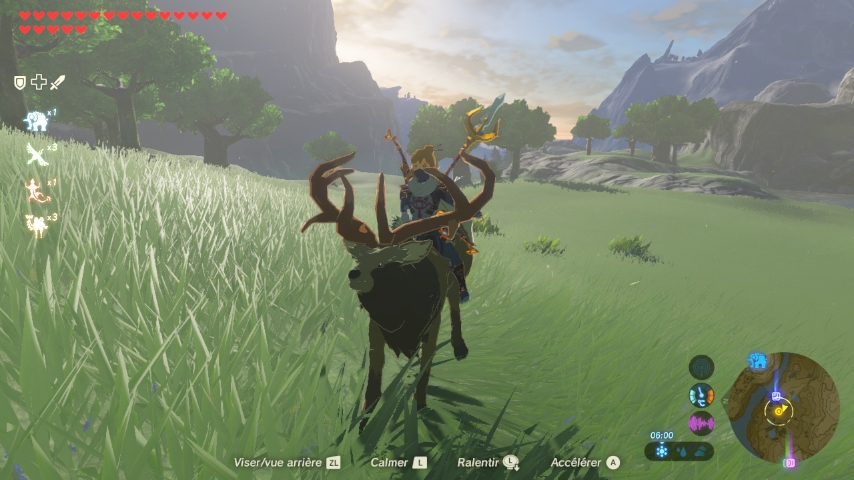This screenshot has height=480, width=854.
Task: Select the snowflake weather forecast icon
Action: click(661, 452)
